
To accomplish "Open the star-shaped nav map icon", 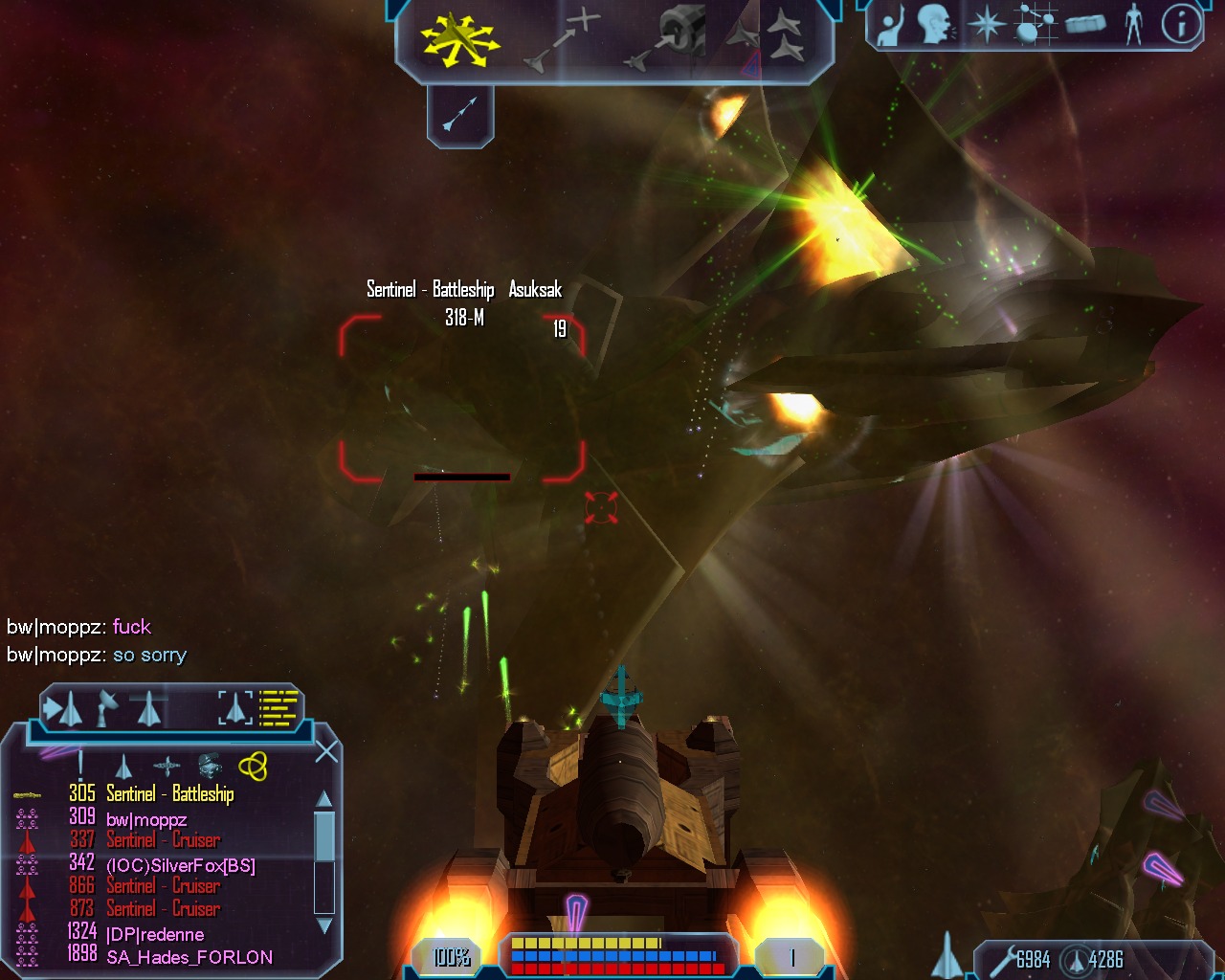I will click(x=985, y=25).
